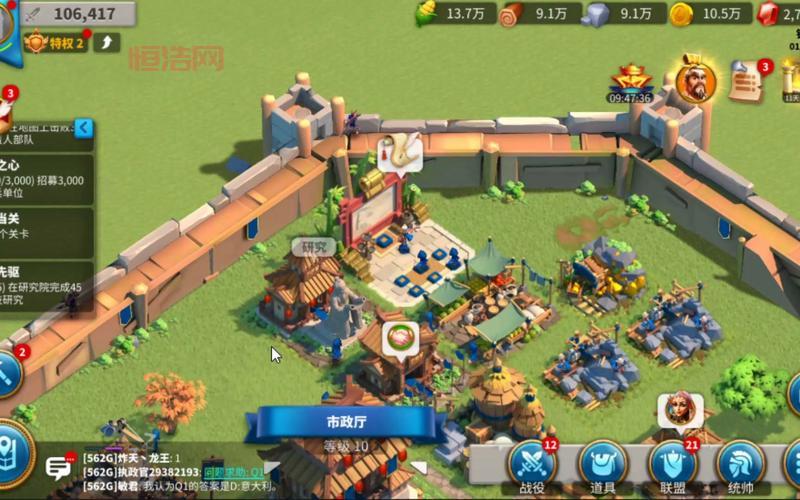Open the 联盟 alliance menu
The height and width of the screenshot is (500, 800).
(673, 464)
